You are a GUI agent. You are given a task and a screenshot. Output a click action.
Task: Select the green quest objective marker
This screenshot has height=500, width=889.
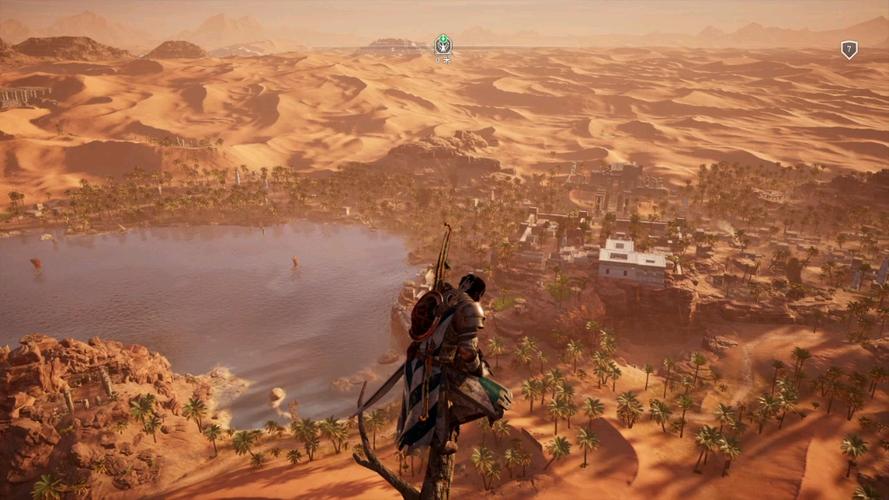pyautogui.click(x=443, y=44)
